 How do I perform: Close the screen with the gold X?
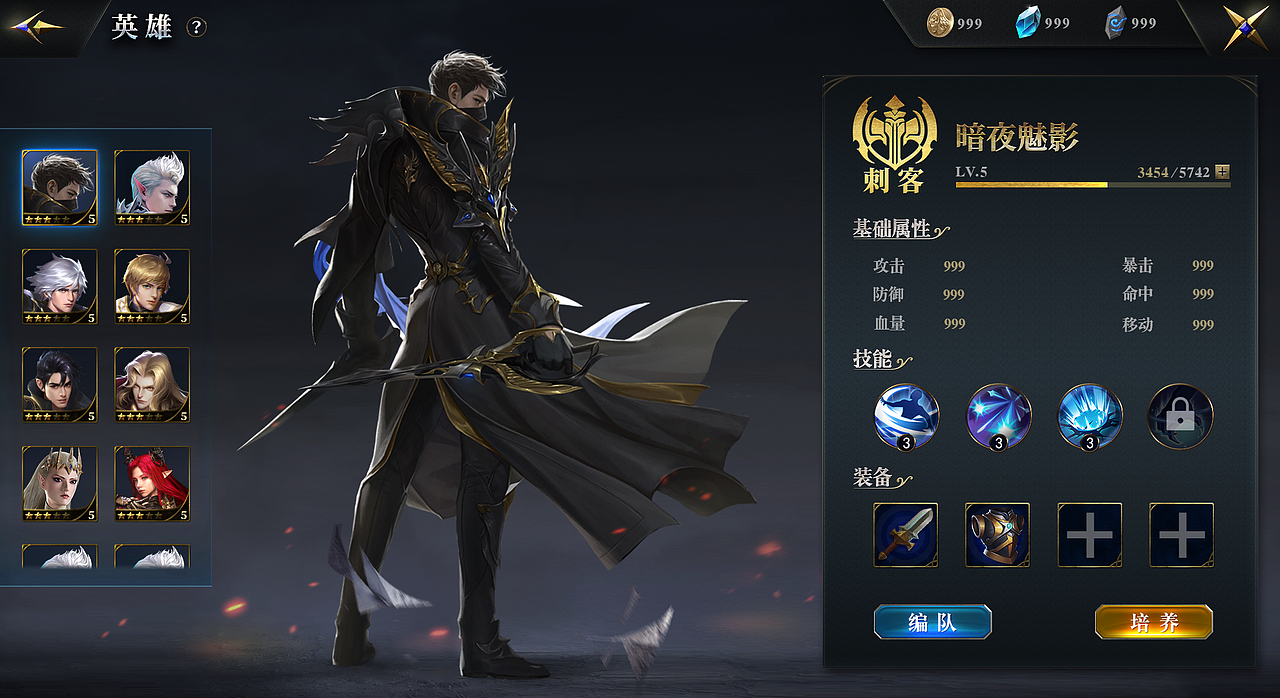pyautogui.click(x=1246, y=27)
